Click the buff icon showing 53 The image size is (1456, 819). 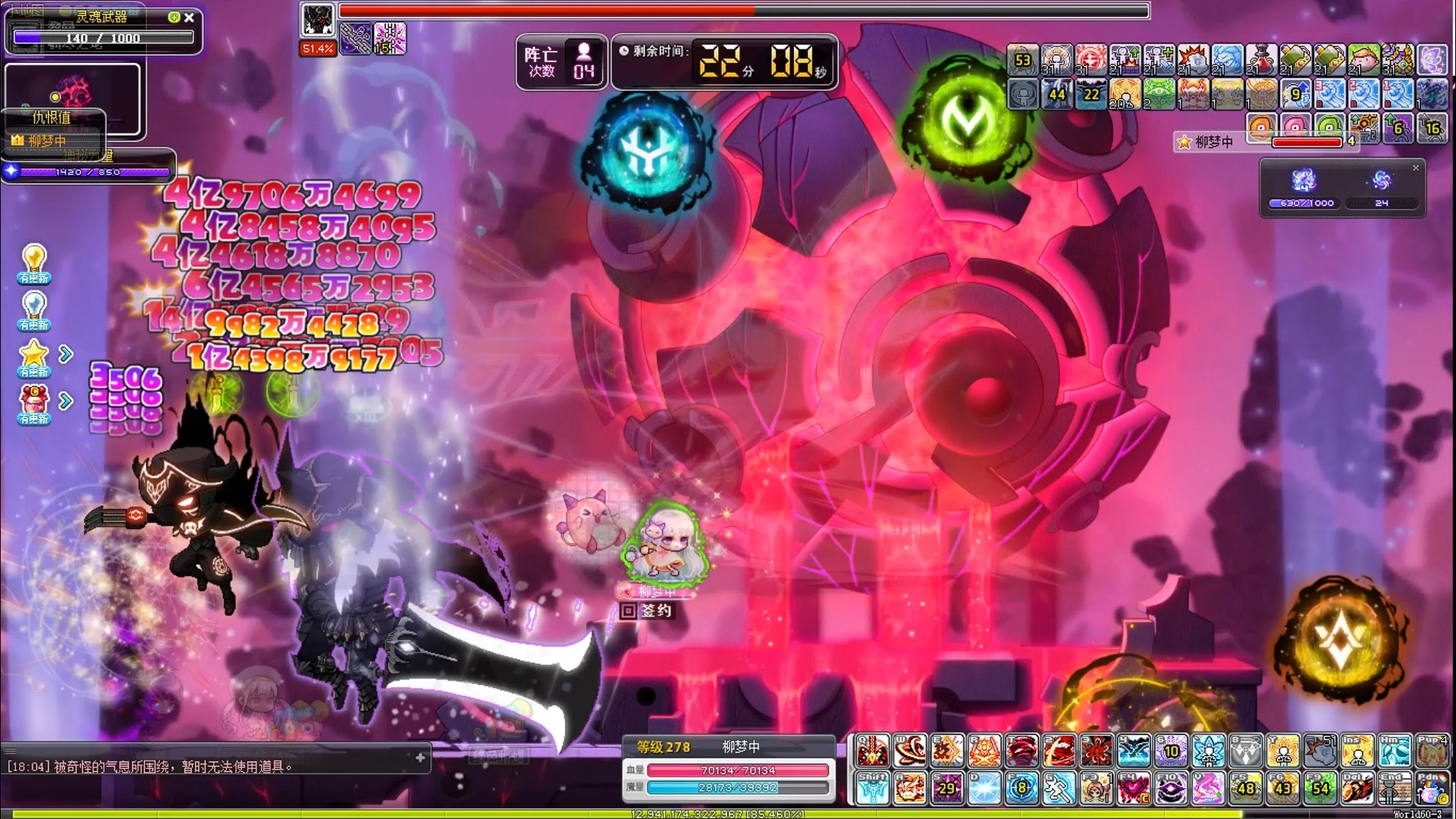pyautogui.click(x=1022, y=60)
